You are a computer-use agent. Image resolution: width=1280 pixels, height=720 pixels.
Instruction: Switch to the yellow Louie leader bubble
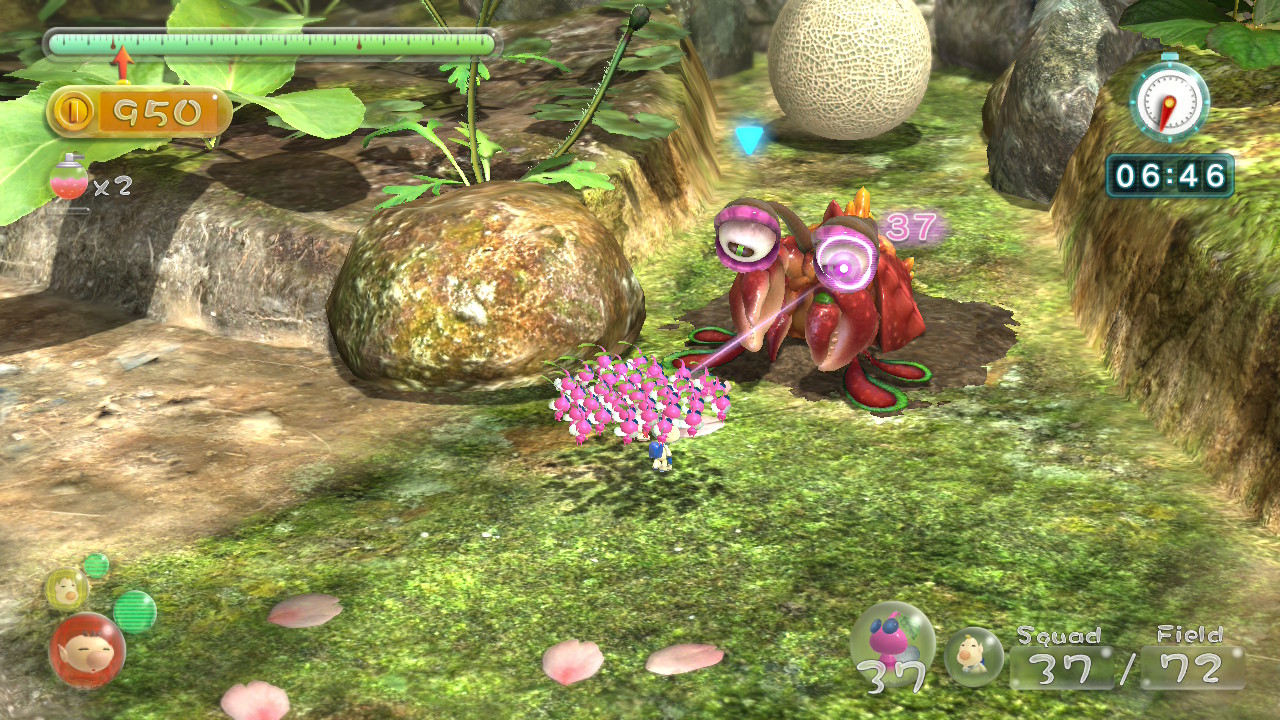(x=66, y=589)
